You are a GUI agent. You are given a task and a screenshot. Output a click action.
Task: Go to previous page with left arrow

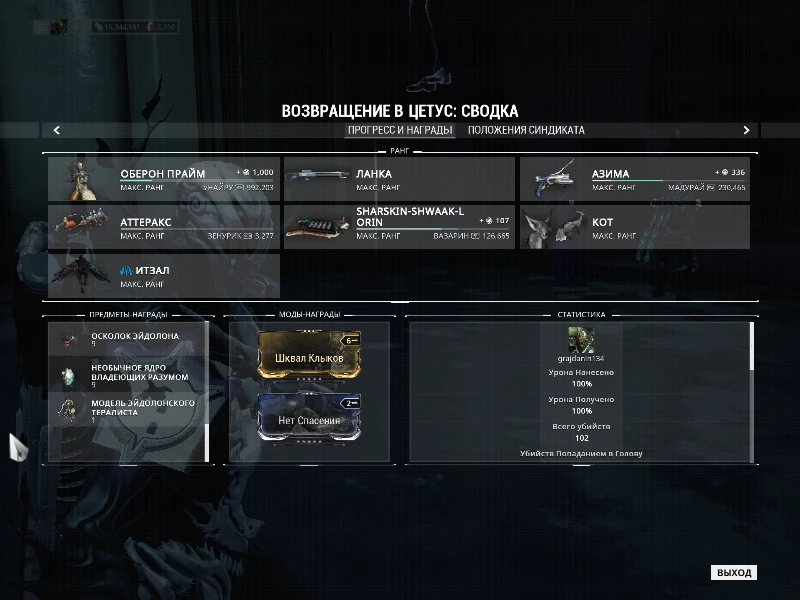[x=57, y=130]
